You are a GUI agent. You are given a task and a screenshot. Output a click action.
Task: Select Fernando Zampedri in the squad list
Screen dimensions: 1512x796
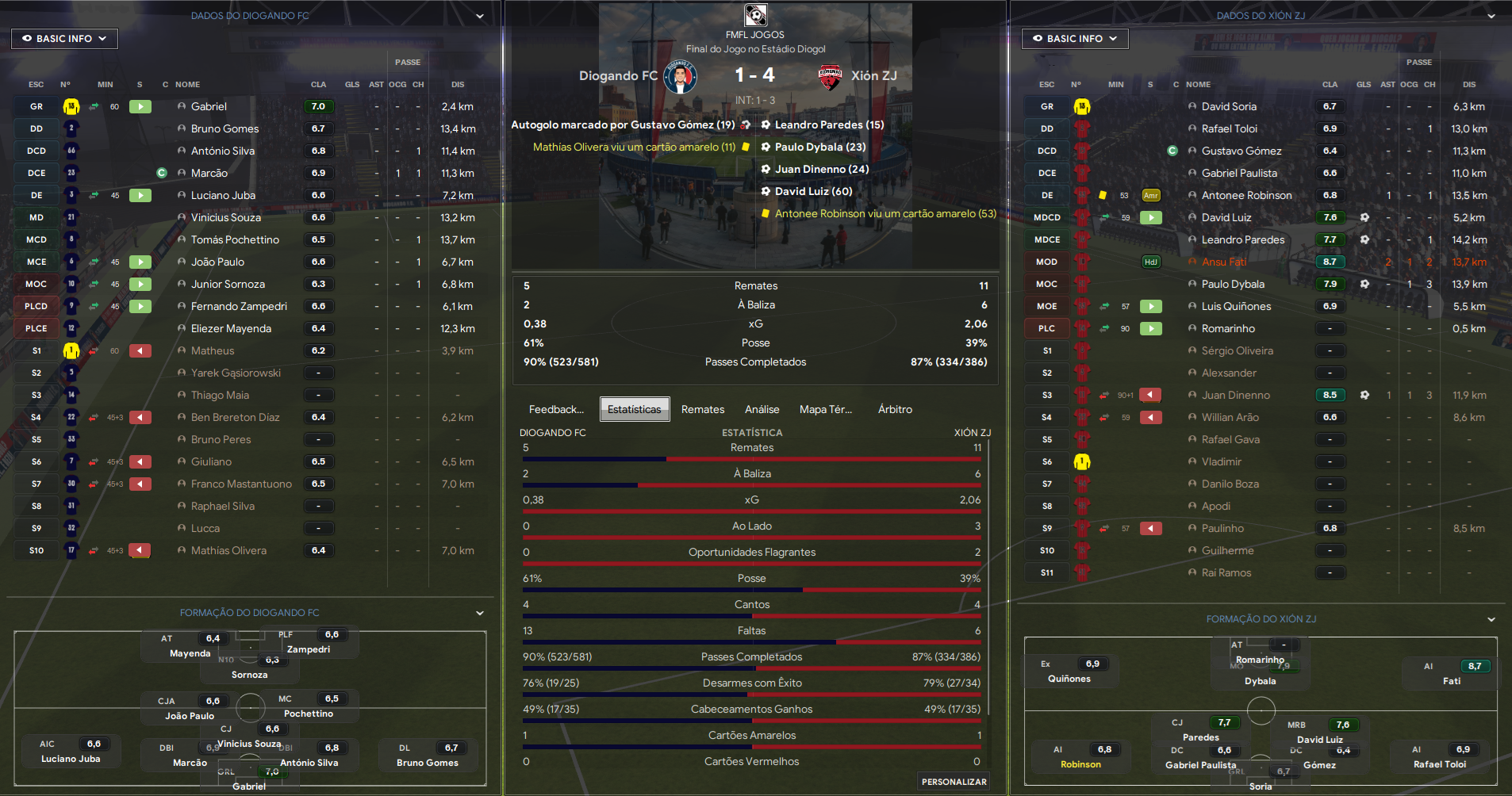239,306
